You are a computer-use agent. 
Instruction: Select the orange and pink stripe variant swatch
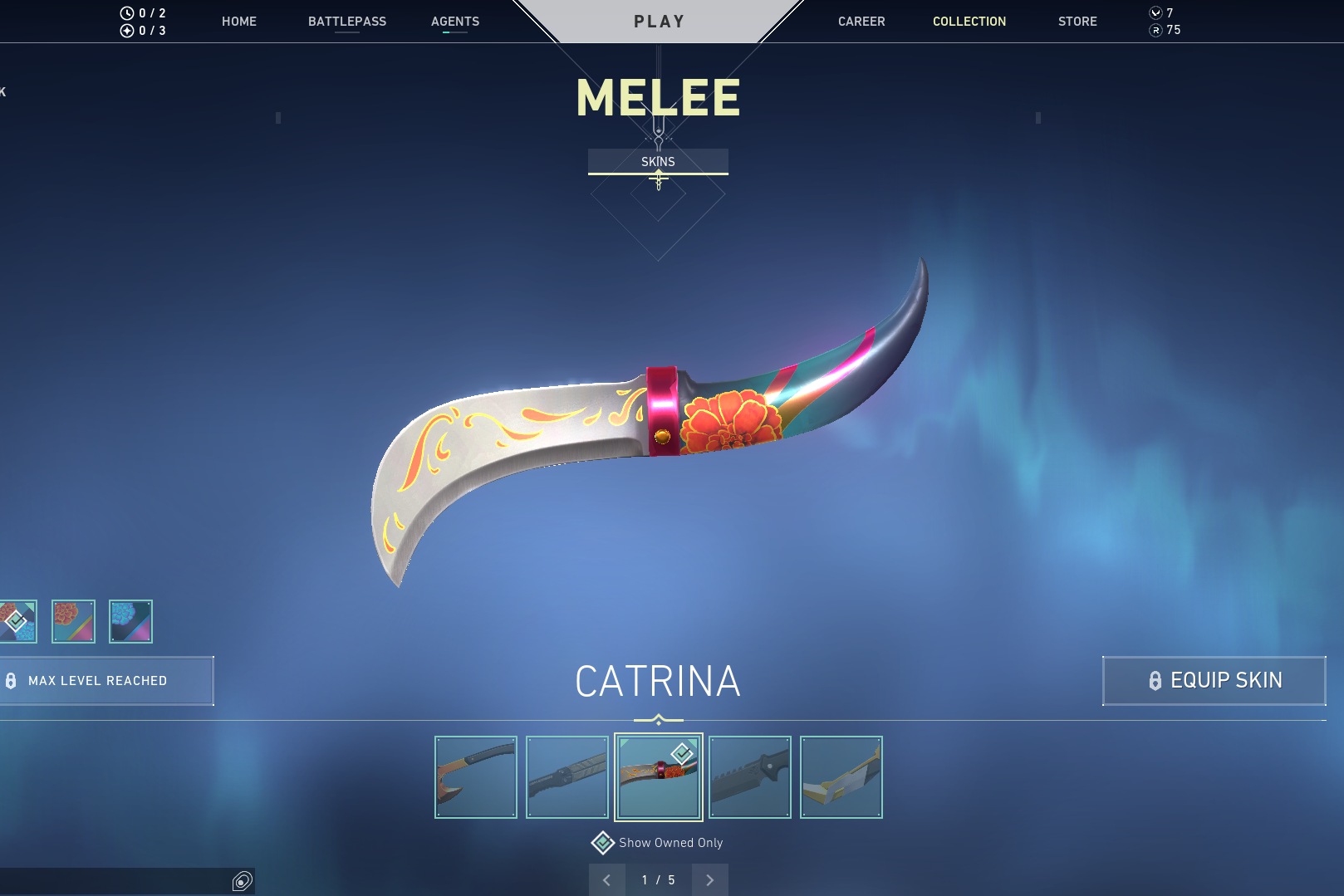73,621
